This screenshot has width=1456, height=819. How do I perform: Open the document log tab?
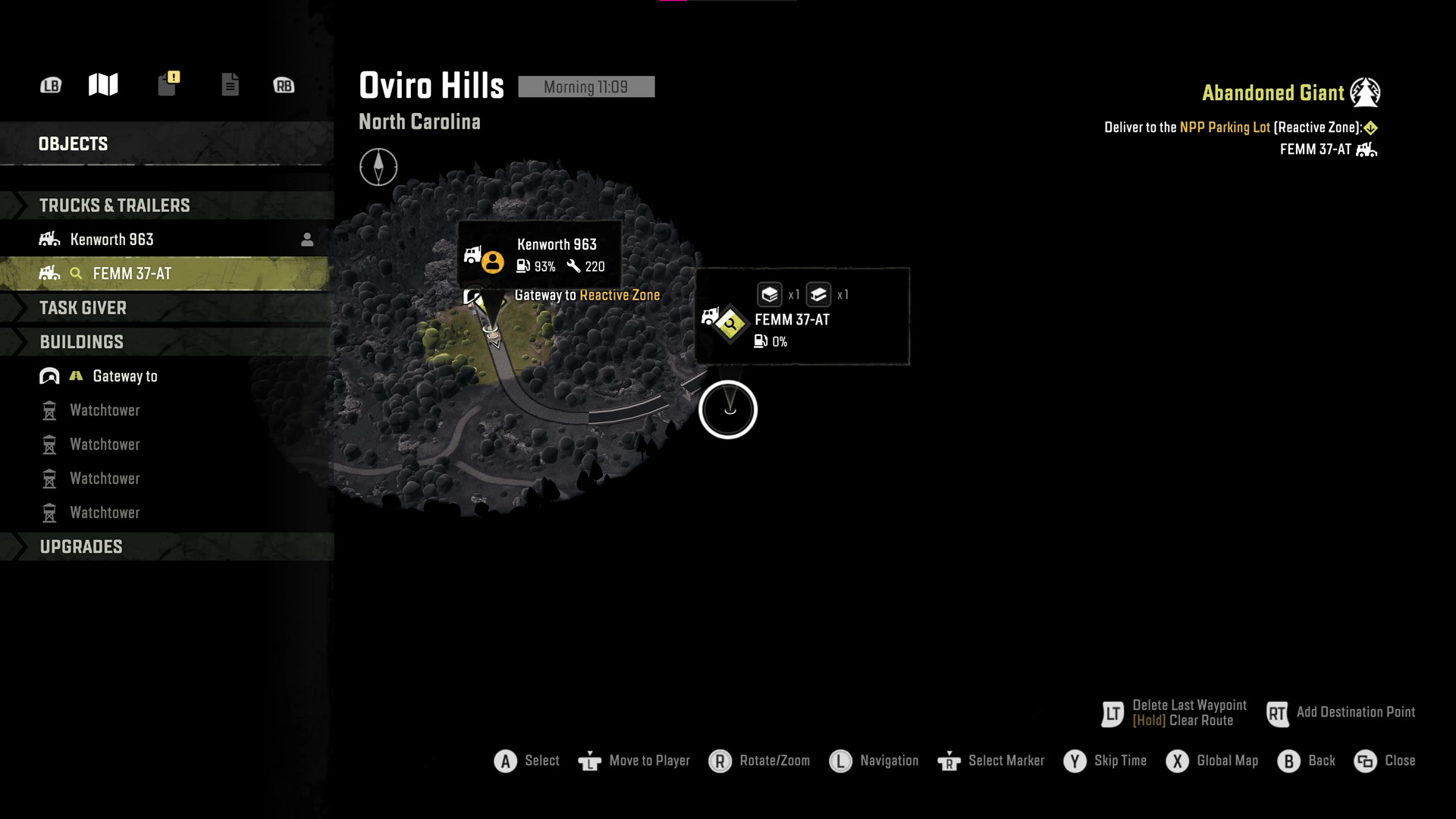(x=230, y=84)
